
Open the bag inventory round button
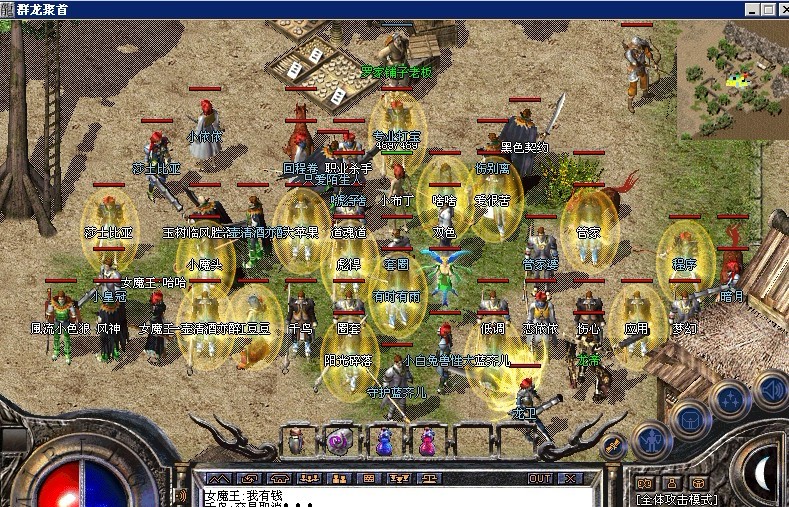point(690,420)
